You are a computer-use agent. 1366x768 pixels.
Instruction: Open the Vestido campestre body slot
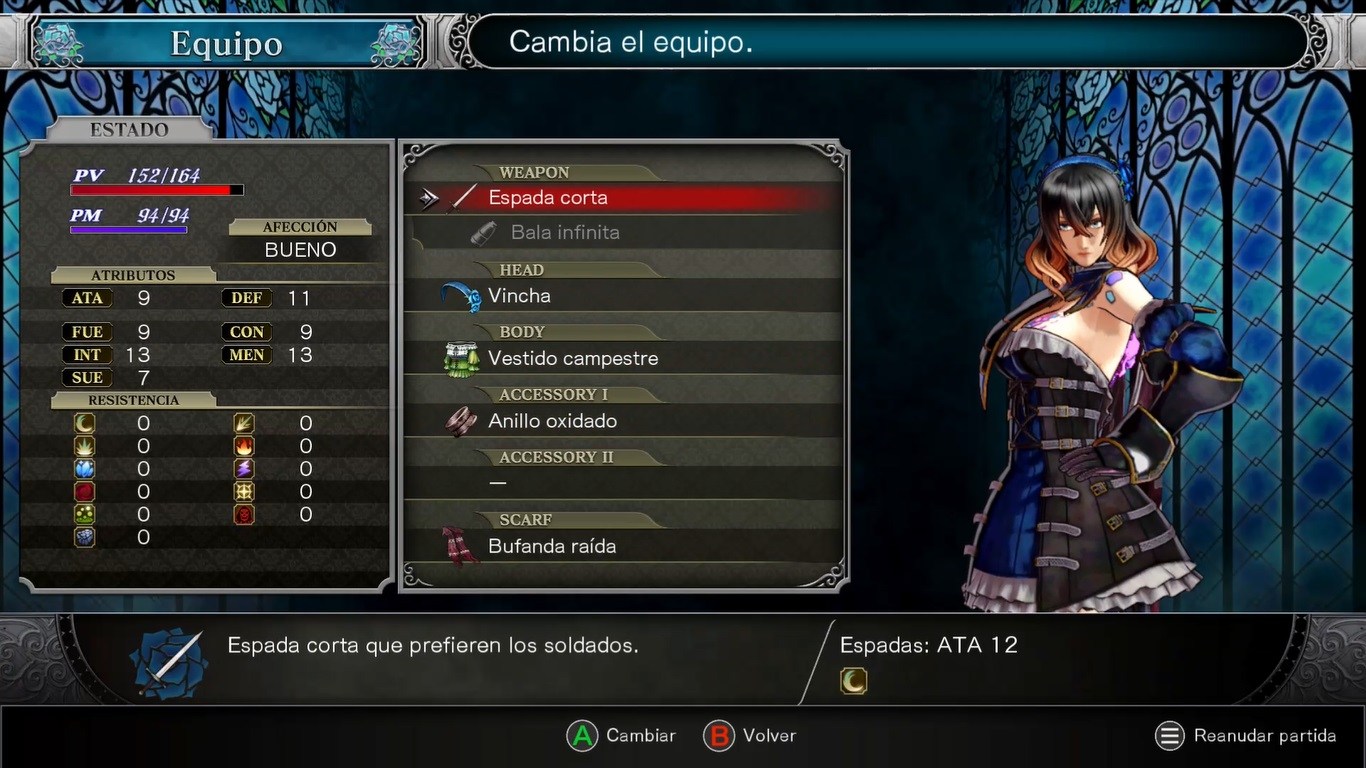click(x=572, y=359)
